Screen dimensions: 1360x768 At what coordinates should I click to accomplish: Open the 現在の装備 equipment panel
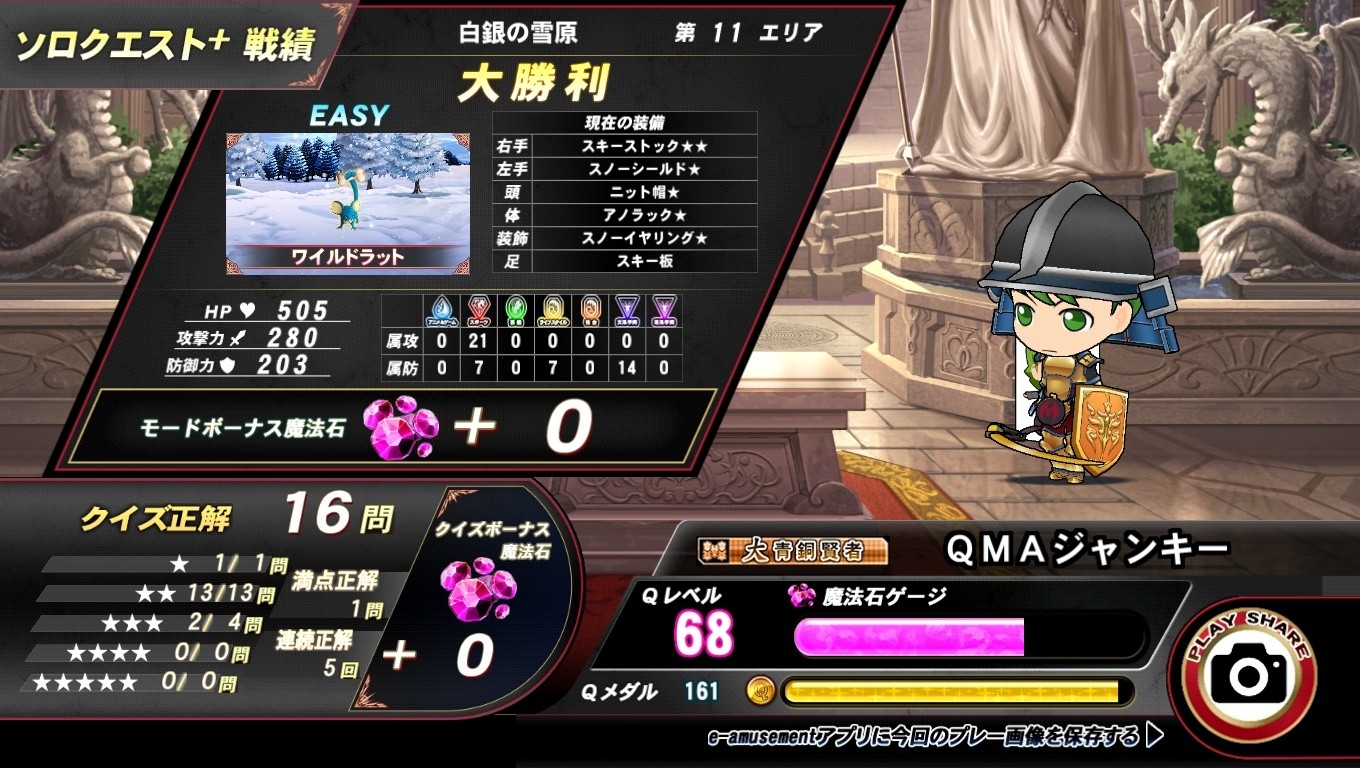tap(624, 122)
